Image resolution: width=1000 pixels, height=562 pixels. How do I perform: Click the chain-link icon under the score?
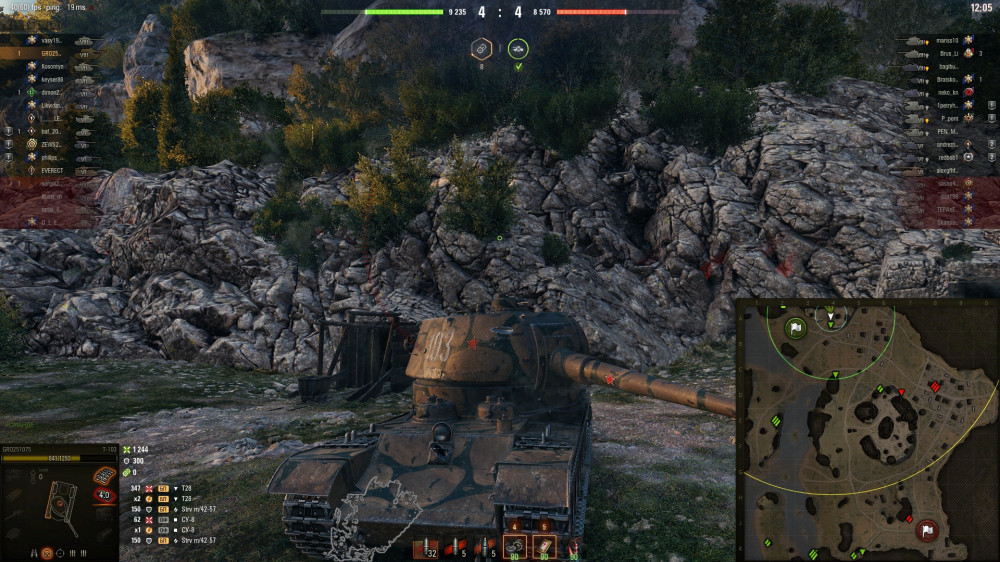click(x=481, y=48)
